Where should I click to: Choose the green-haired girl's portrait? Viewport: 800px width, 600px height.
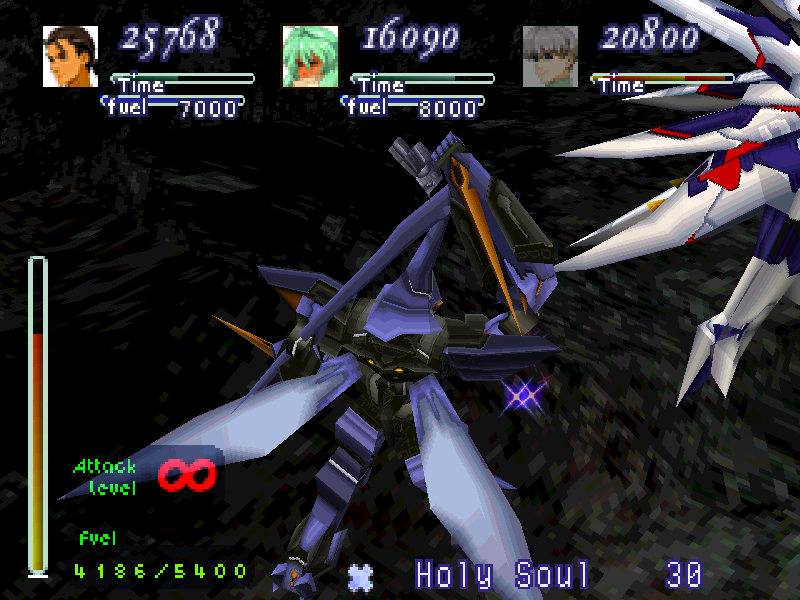(x=310, y=56)
